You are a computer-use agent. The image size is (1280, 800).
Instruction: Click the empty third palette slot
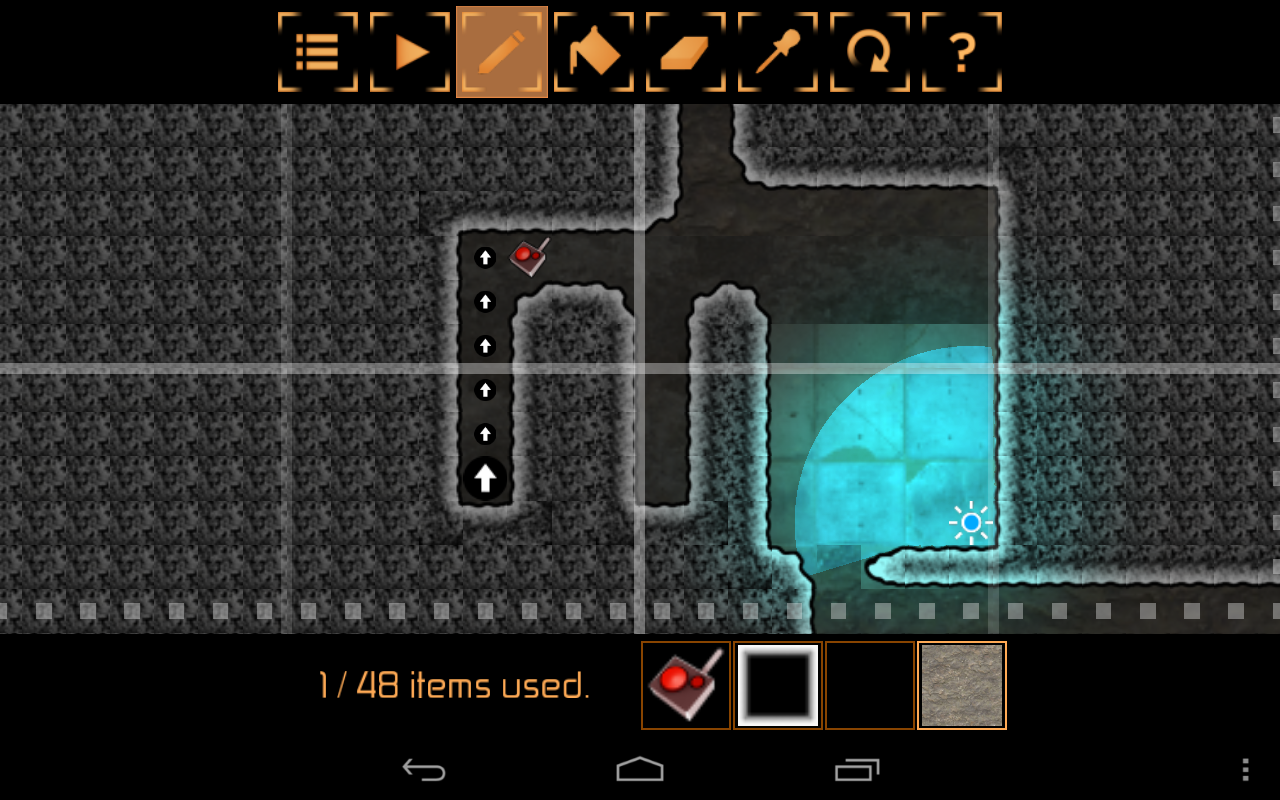click(869, 686)
